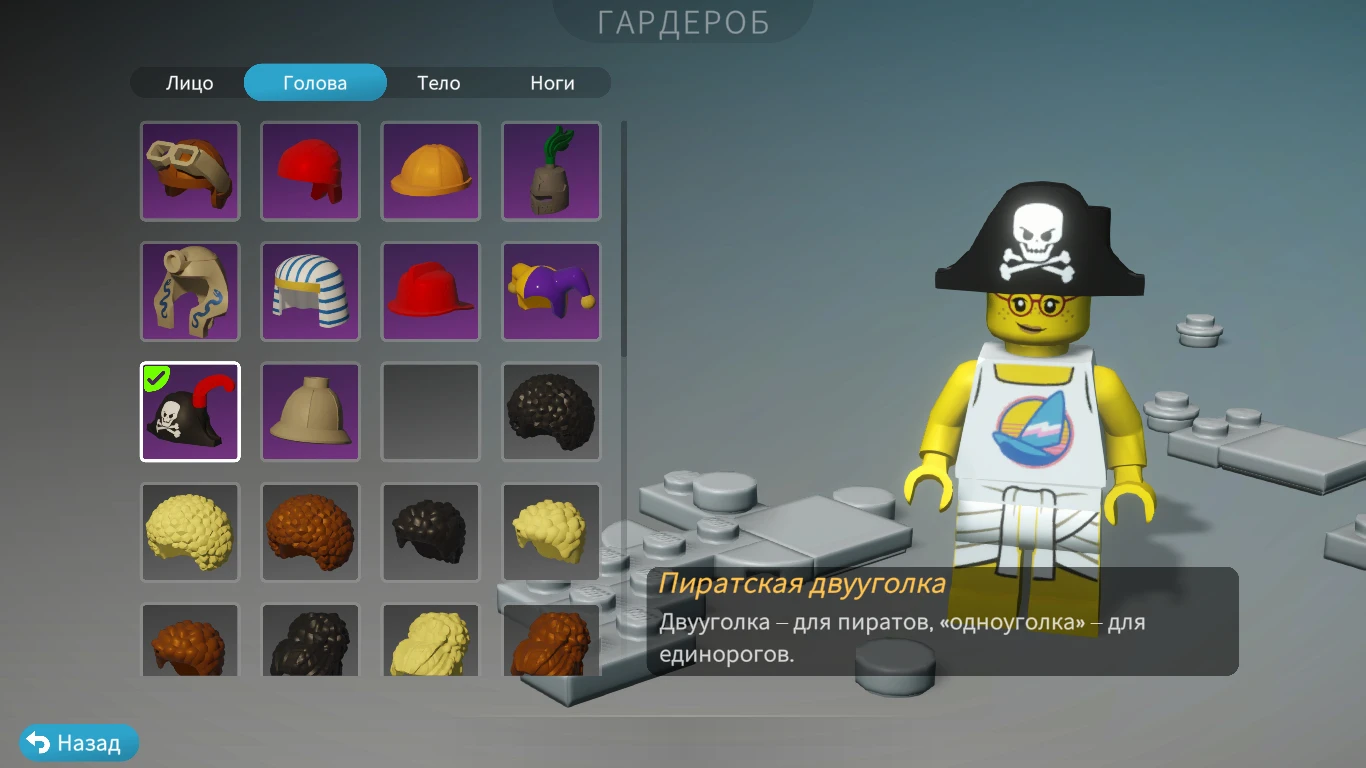Choose the purple jester hat
The image size is (1366, 768).
pos(550,292)
